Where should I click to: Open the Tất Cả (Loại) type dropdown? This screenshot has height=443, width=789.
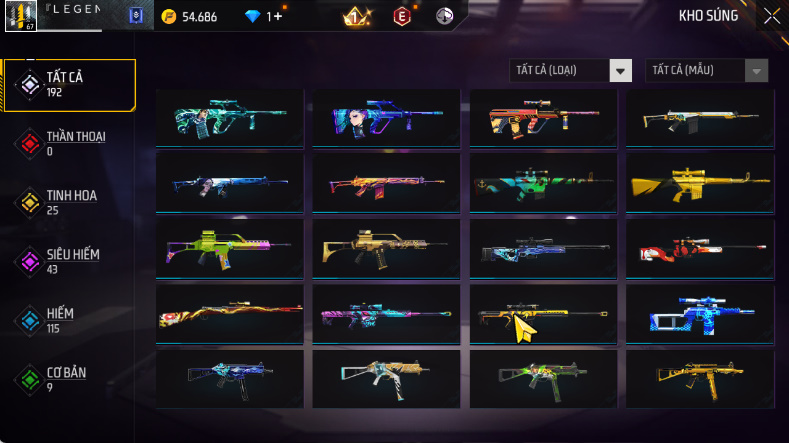(x=571, y=70)
